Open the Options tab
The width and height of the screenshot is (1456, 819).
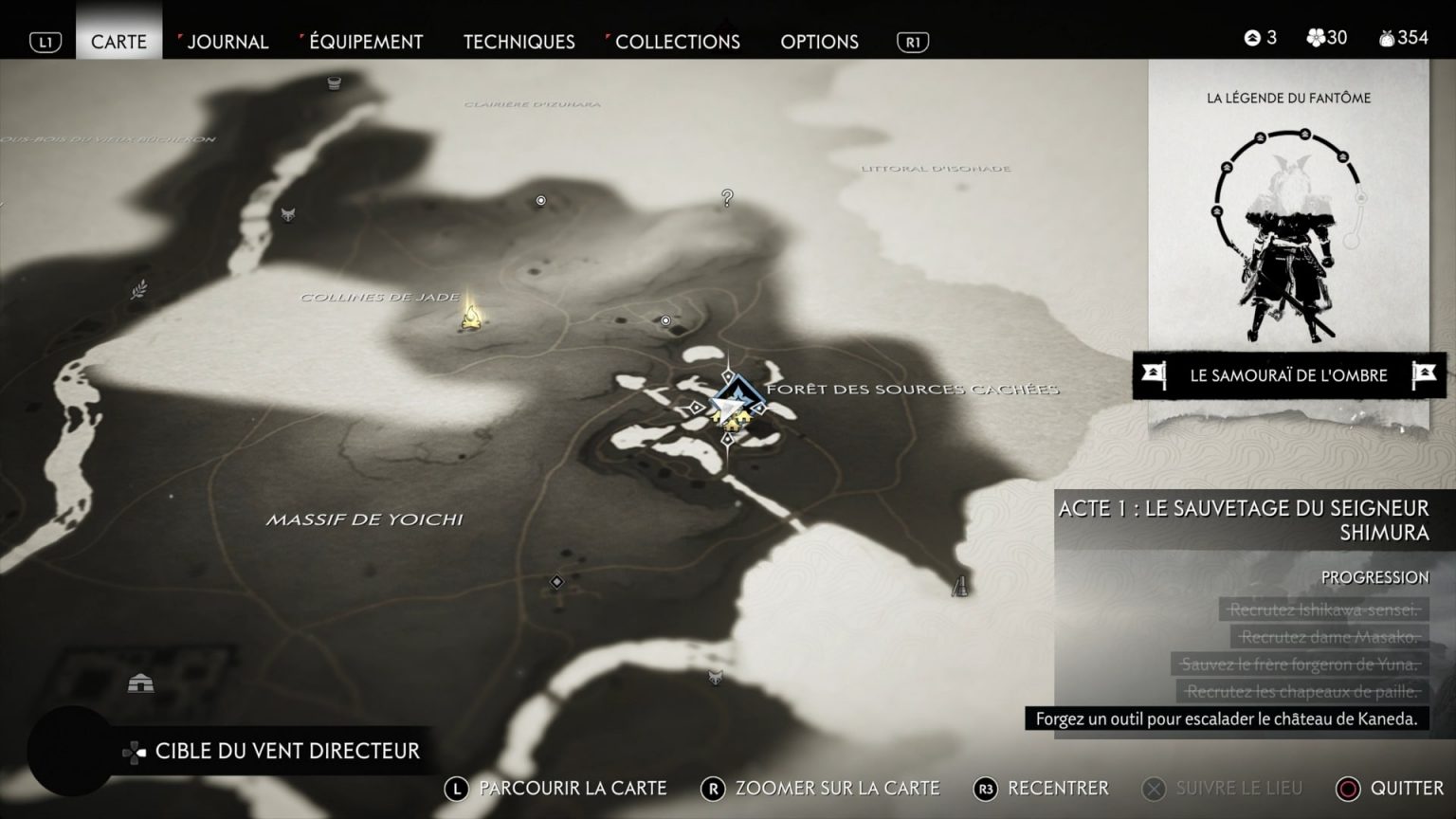(x=819, y=41)
